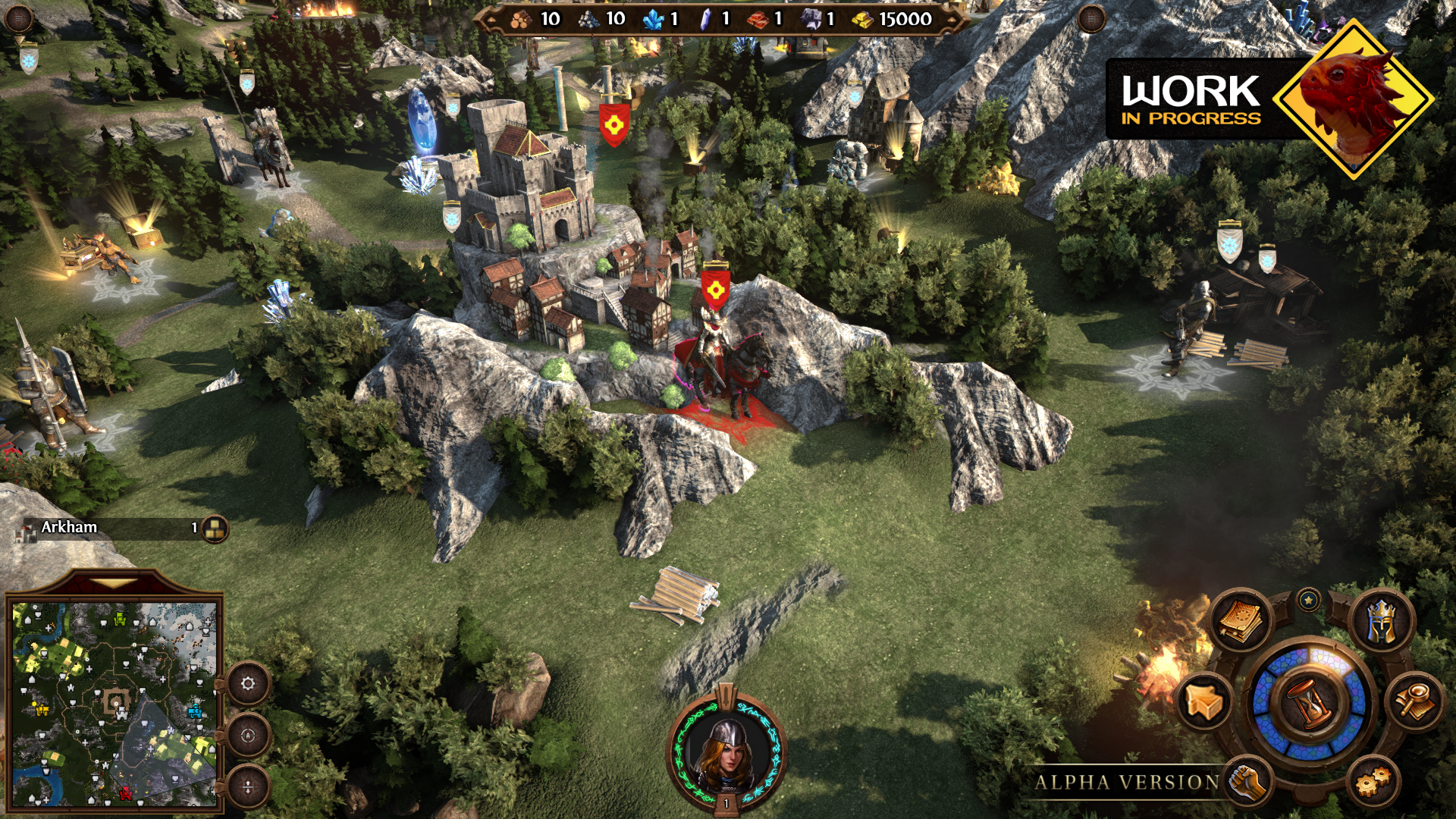Click the golden fist action button
1456x819 pixels.
(1247, 783)
